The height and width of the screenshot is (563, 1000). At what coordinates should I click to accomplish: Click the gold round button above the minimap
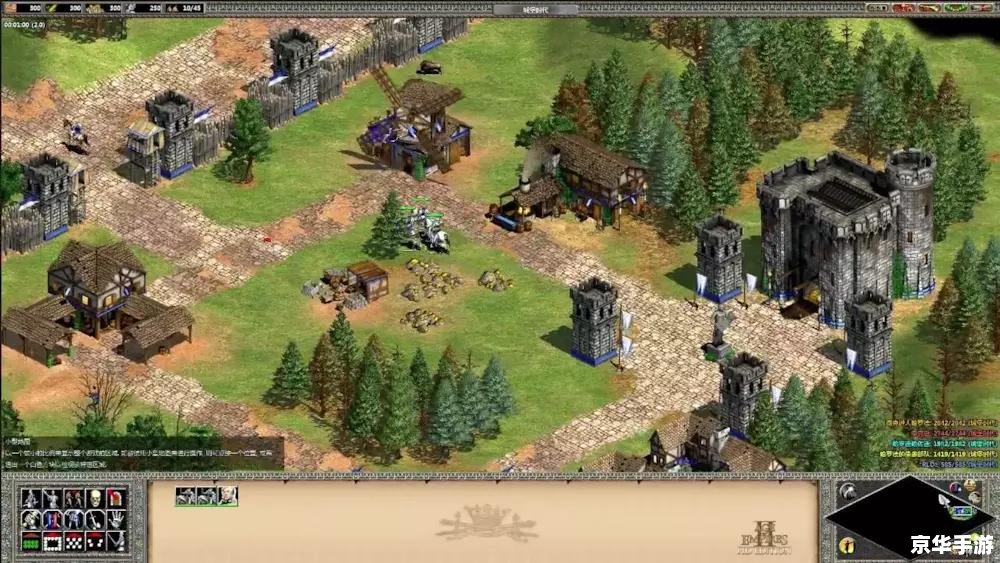click(970, 485)
